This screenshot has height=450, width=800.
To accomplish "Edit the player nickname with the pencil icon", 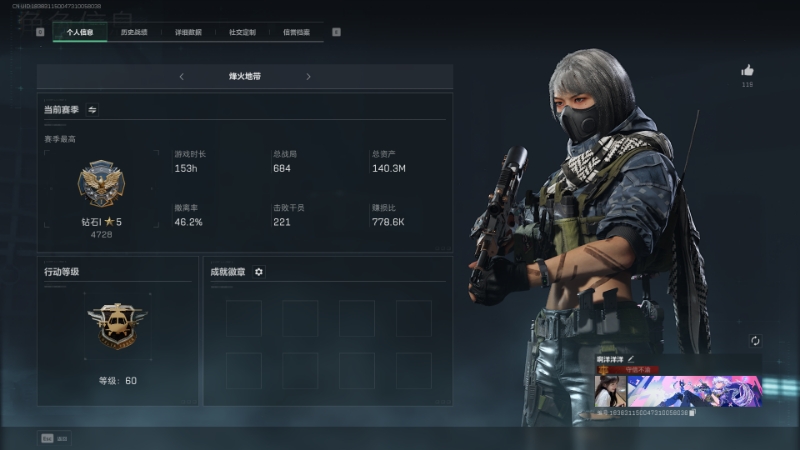I will click(631, 359).
